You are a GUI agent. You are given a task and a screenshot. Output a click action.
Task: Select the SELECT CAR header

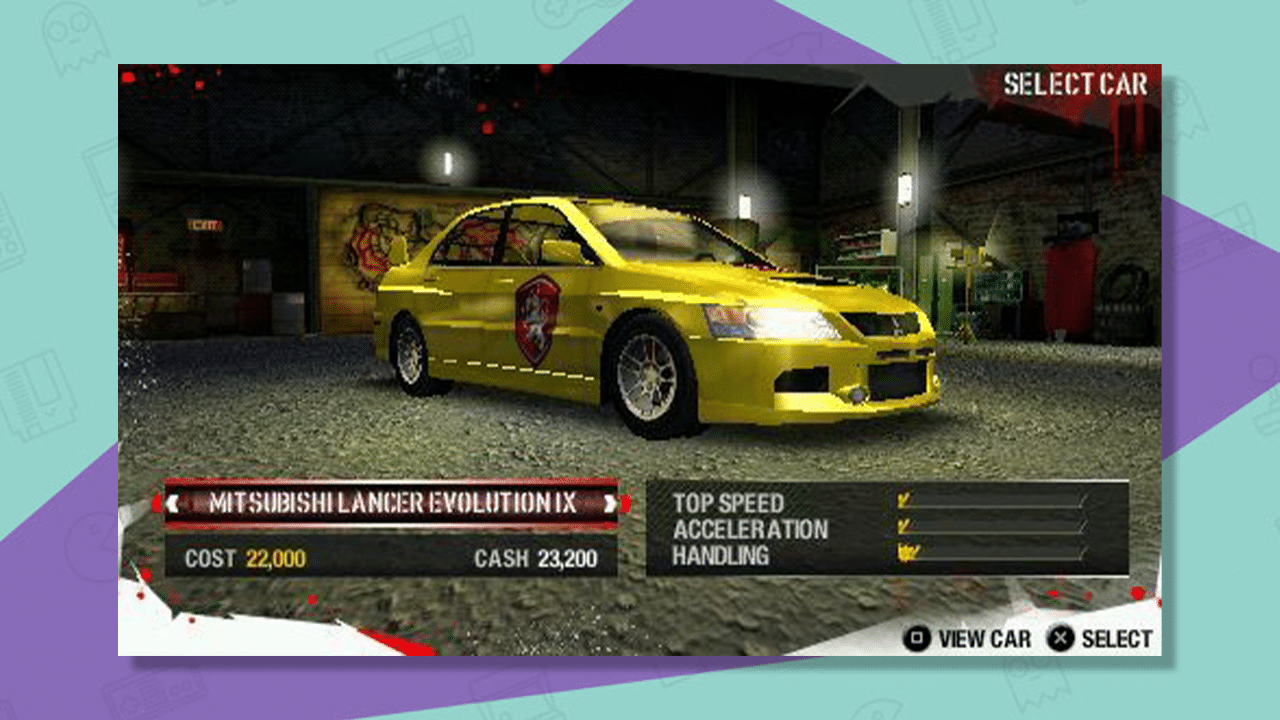tap(1073, 85)
